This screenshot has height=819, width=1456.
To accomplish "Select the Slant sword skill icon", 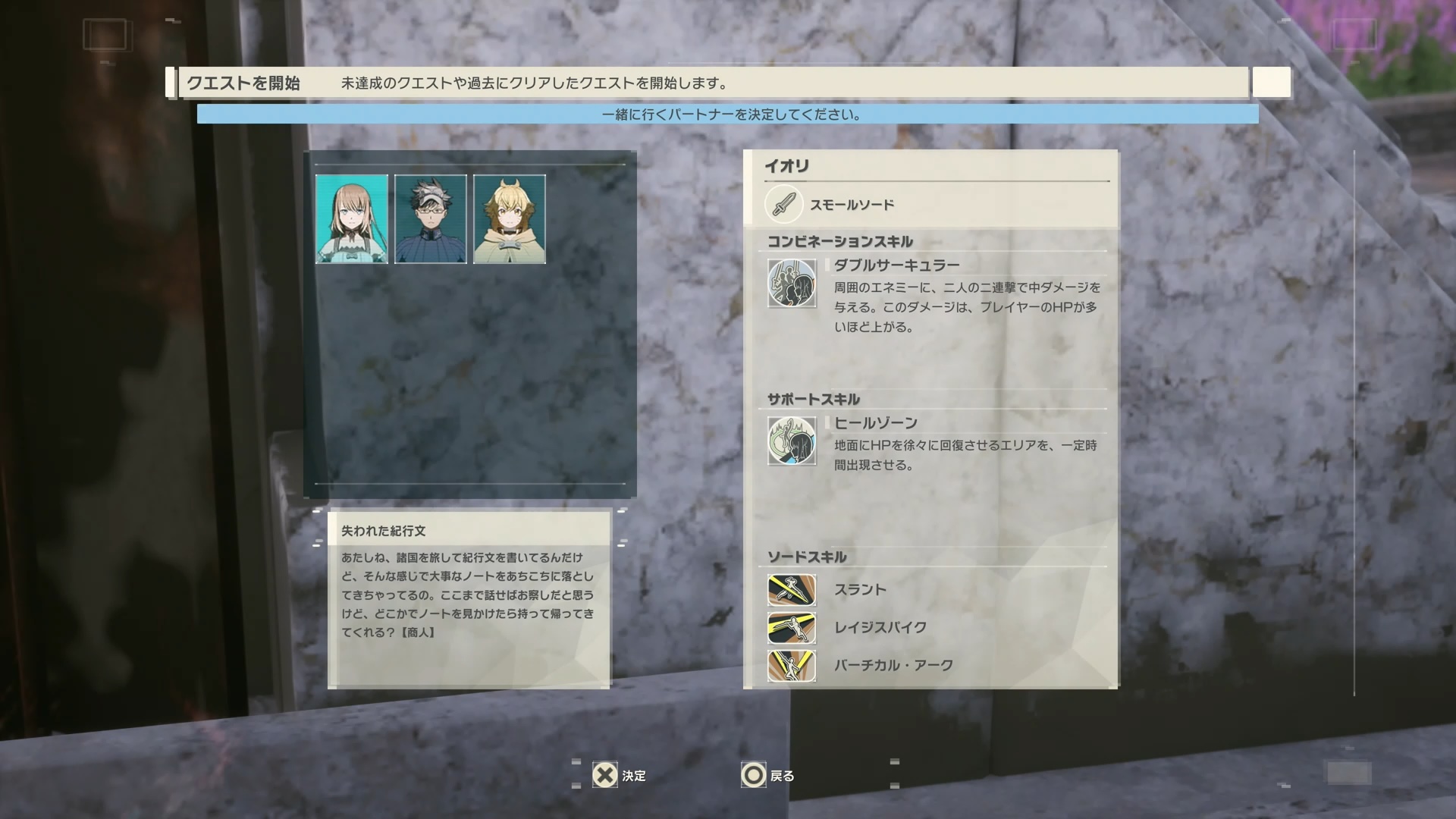I will pos(791,591).
